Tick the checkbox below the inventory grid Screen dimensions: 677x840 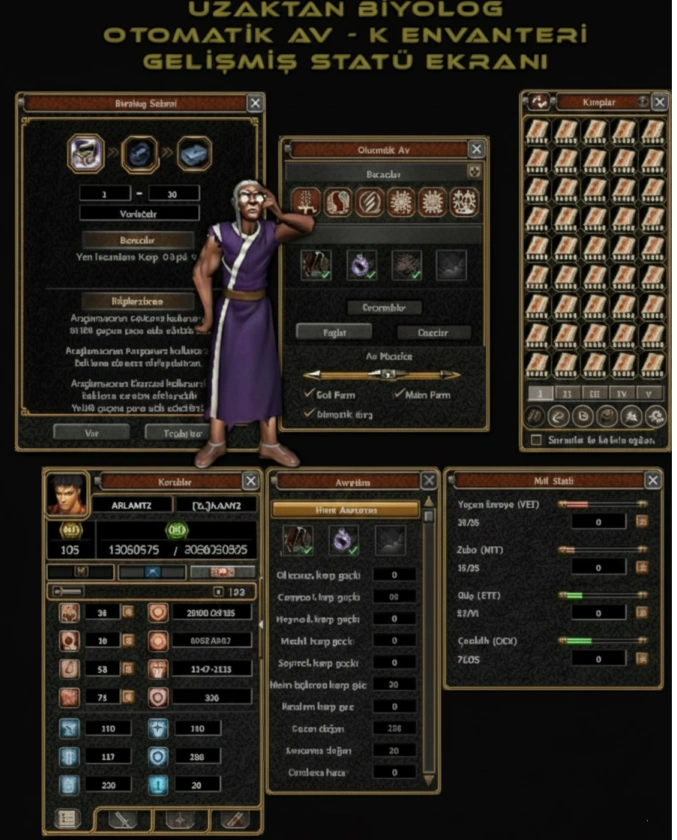[x=537, y=440]
